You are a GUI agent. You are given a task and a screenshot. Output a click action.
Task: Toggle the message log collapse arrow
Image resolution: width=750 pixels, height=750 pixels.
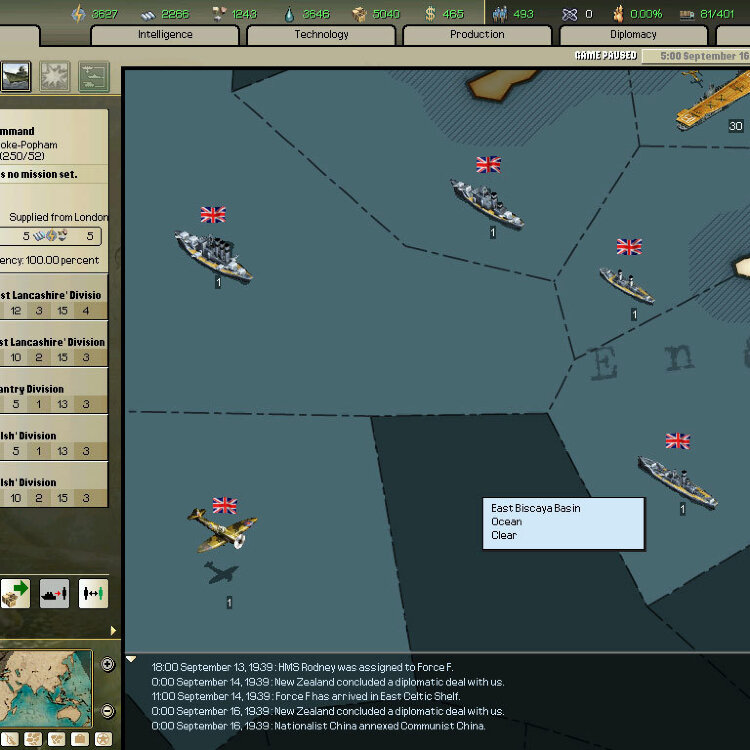tap(131, 660)
